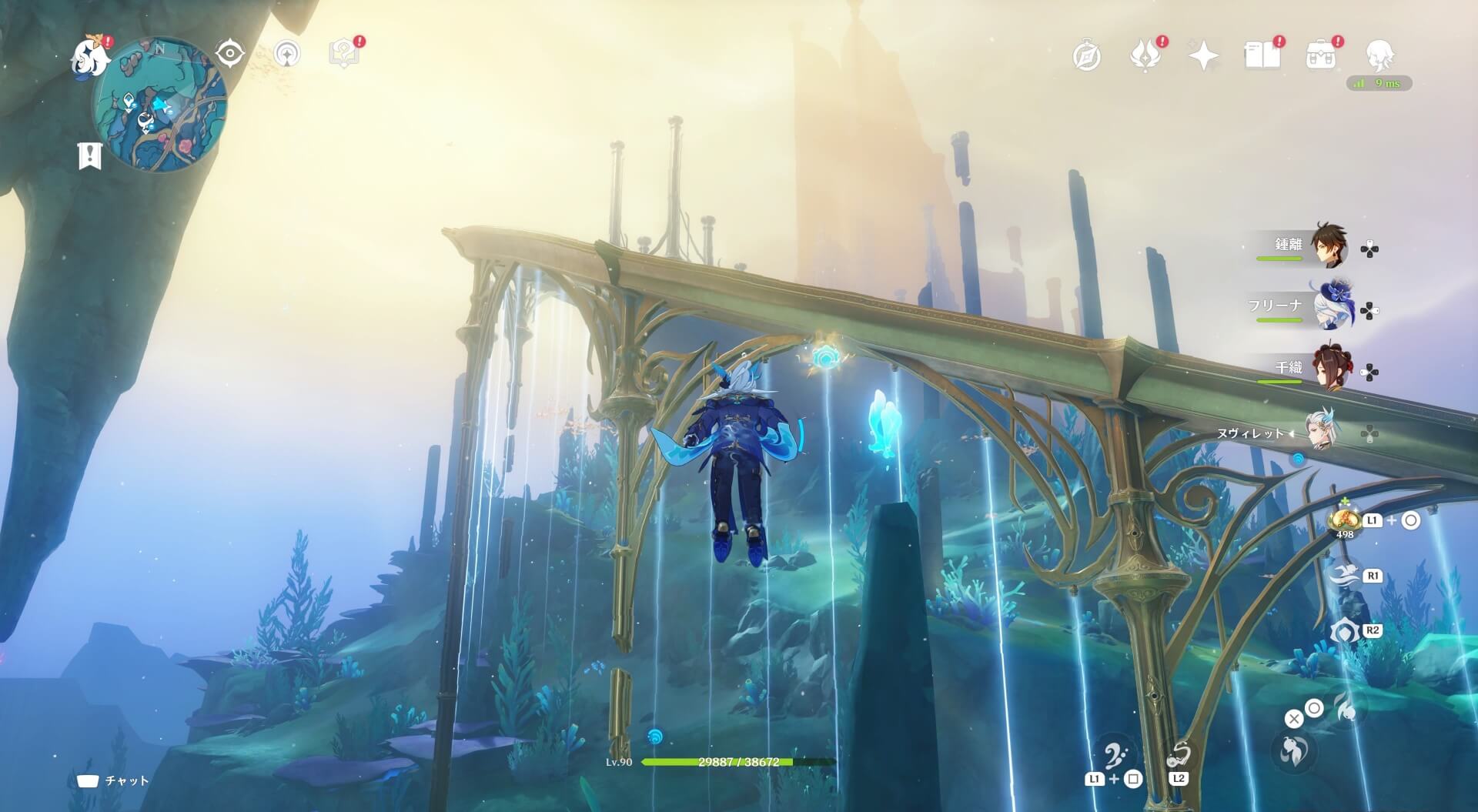
Task: Activate the elemental sight eye icon
Action: (x=229, y=54)
